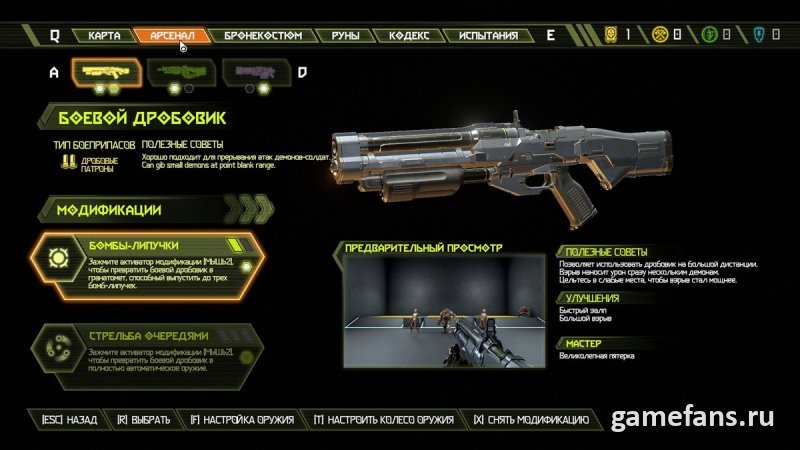Show the Испытания tab
800x450 pixels.
point(489,36)
